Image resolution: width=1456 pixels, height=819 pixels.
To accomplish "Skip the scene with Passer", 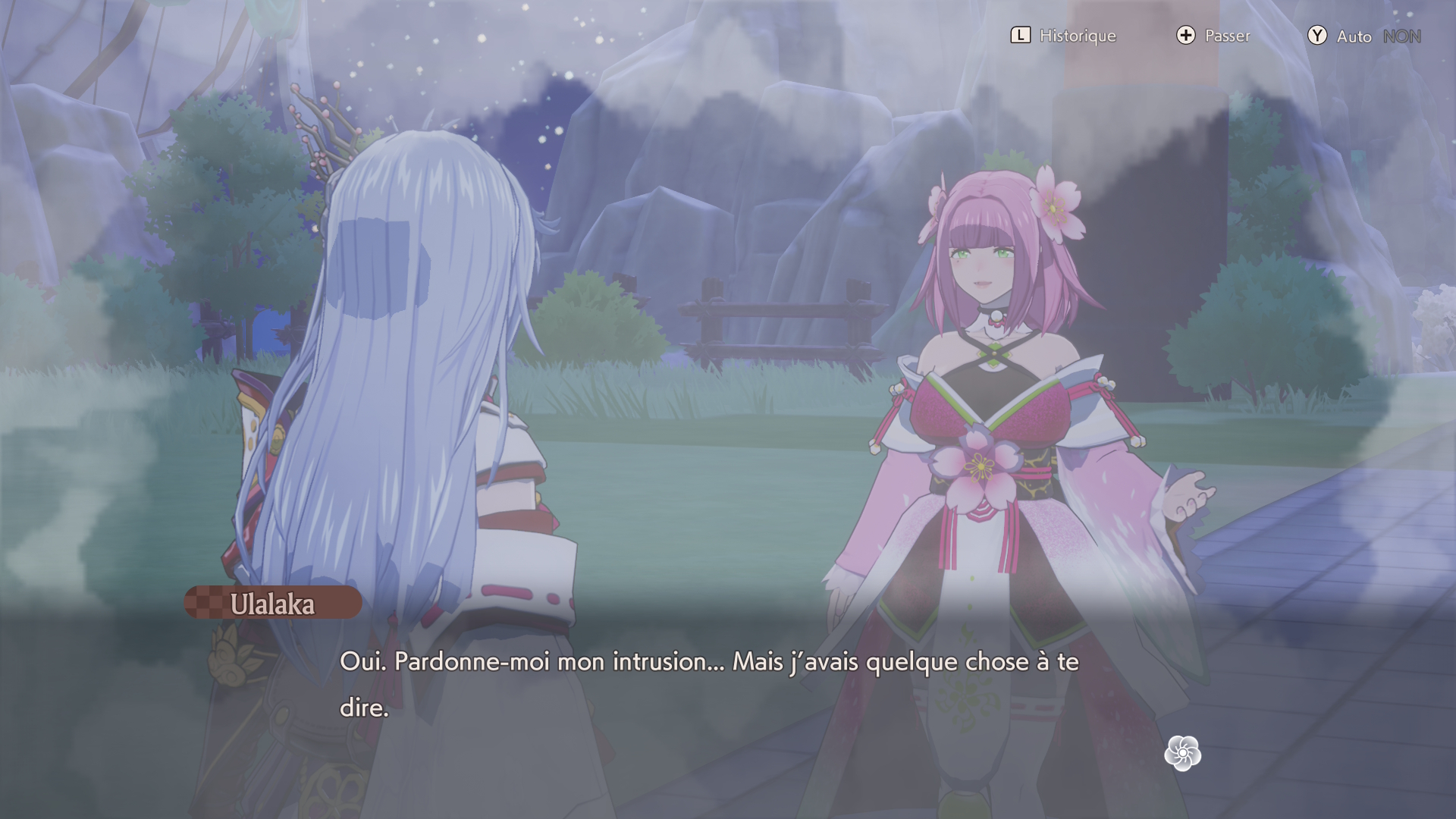I will (1213, 36).
